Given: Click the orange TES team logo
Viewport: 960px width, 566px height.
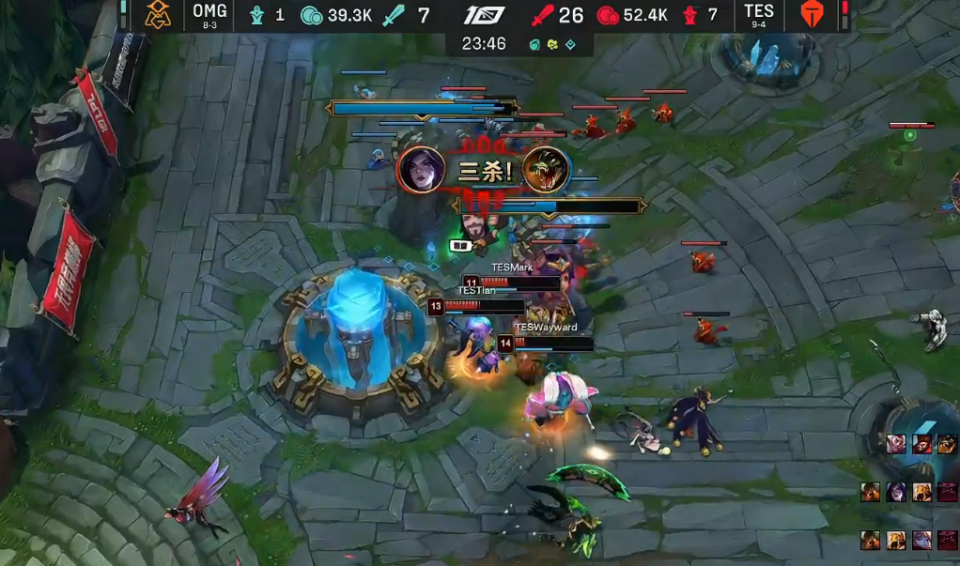Looking at the screenshot, I should 812,15.
